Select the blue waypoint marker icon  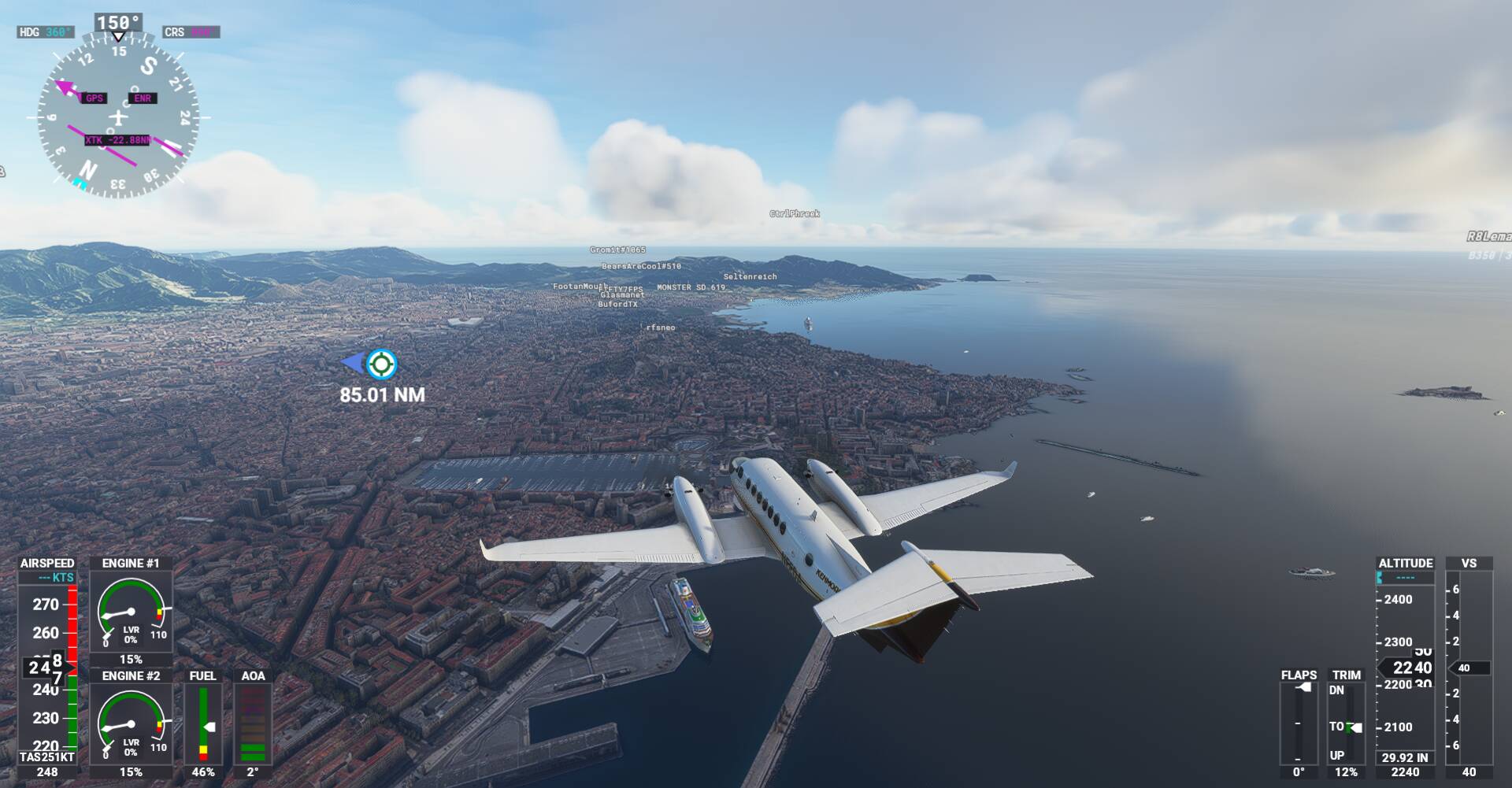click(381, 364)
